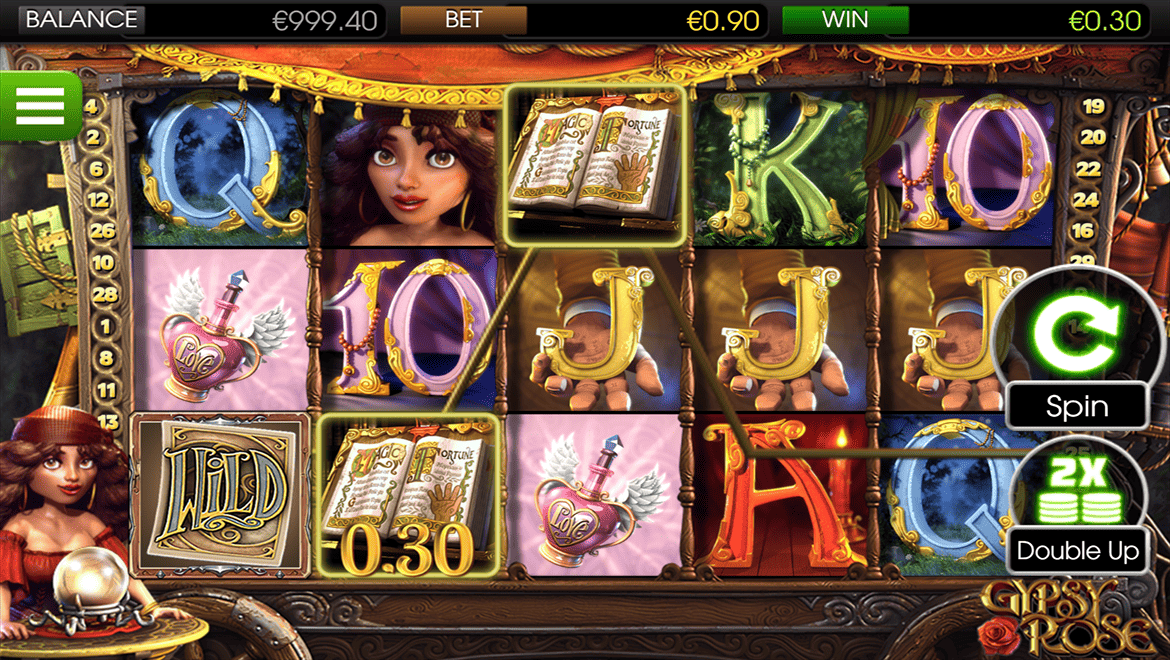
Task: Open the green hamburger menu
Action: (x=40, y=104)
